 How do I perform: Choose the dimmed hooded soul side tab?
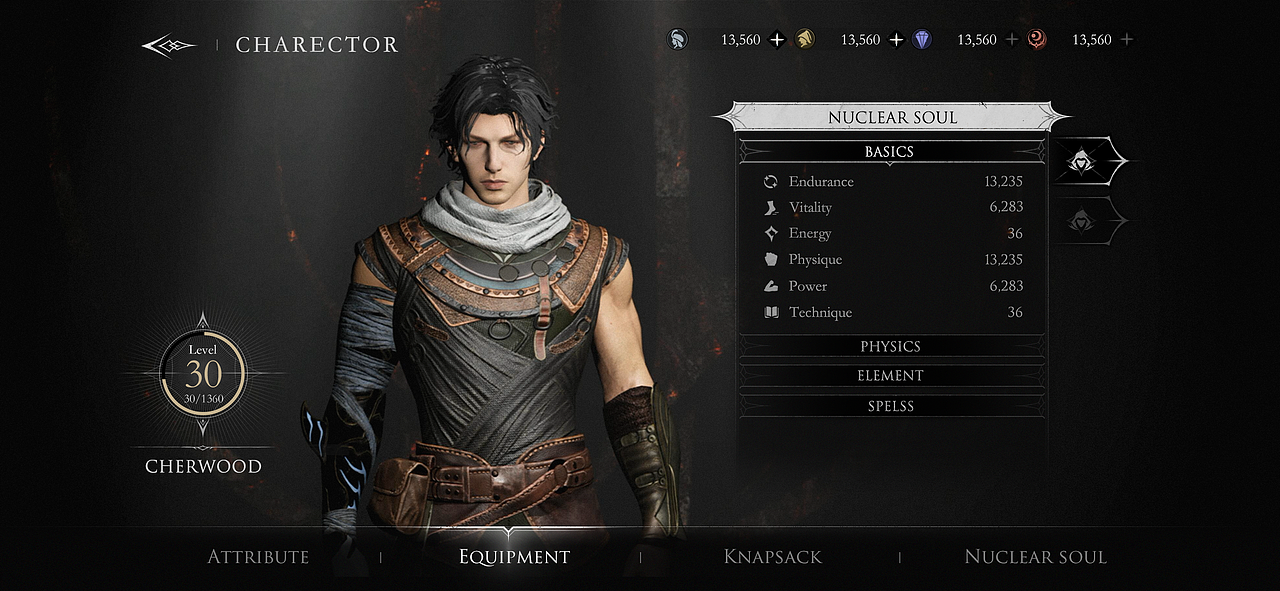click(x=1084, y=221)
